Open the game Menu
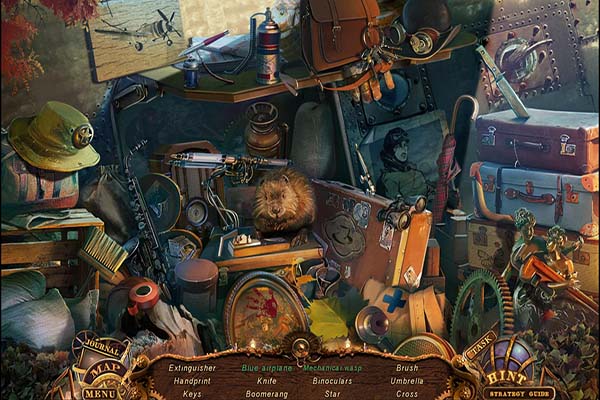The height and width of the screenshot is (400, 600). [x=100, y=392]
